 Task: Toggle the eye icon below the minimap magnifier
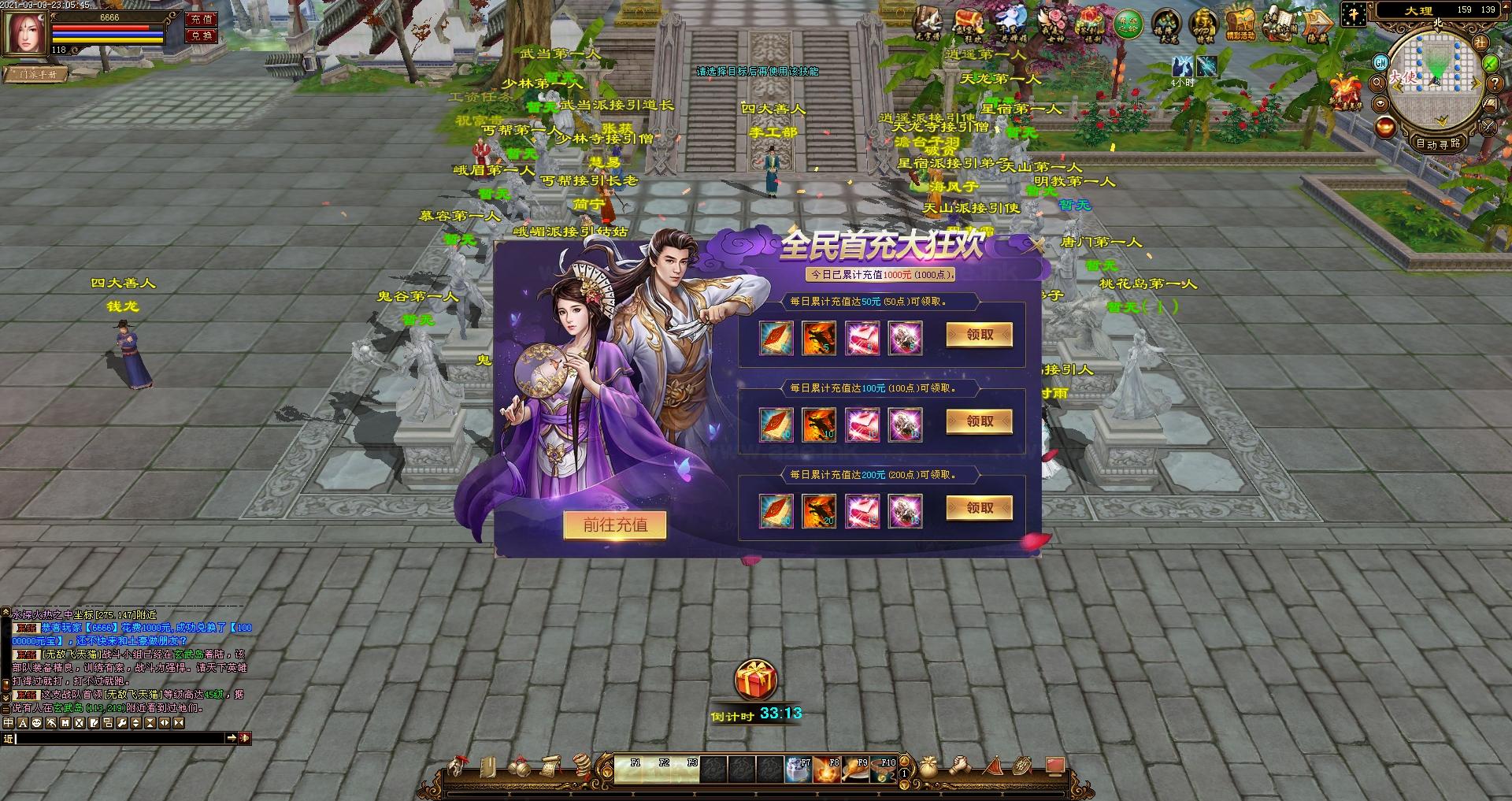(1380, 103)
